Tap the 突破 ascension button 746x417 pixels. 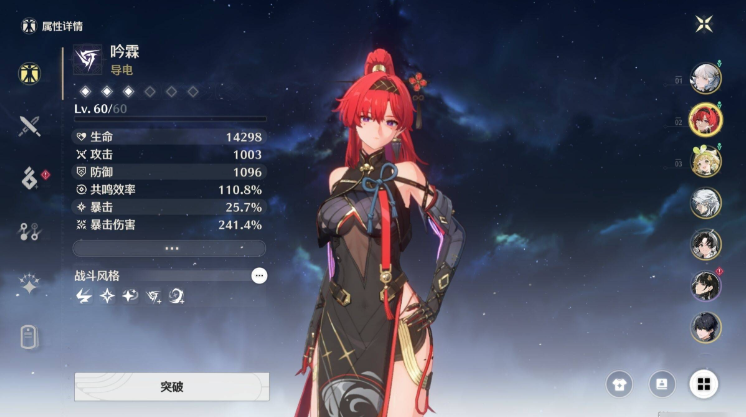coord(171,386)
